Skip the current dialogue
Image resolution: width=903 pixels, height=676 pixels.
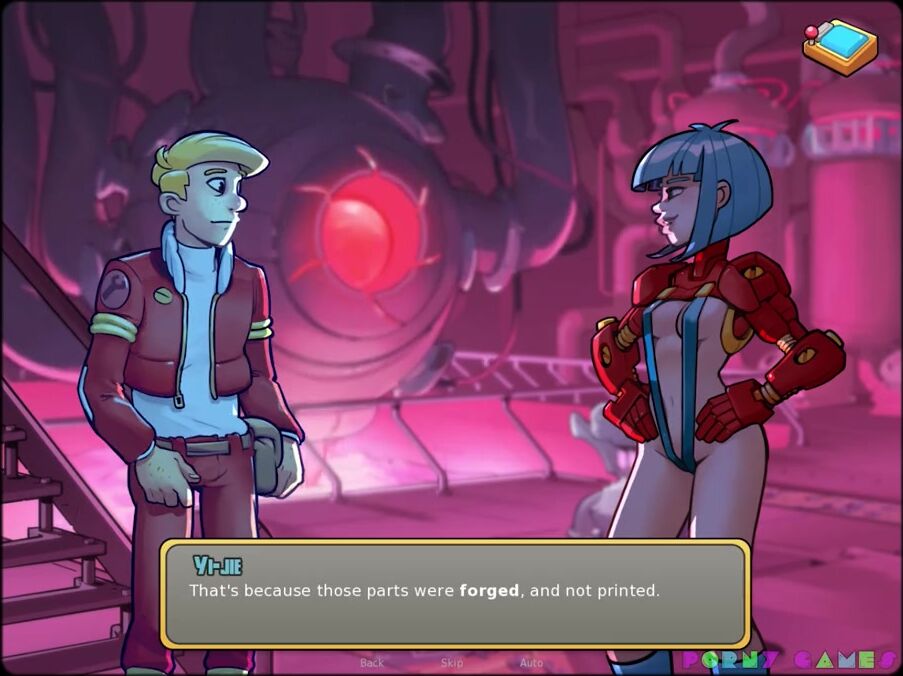[x=452, y=663]
